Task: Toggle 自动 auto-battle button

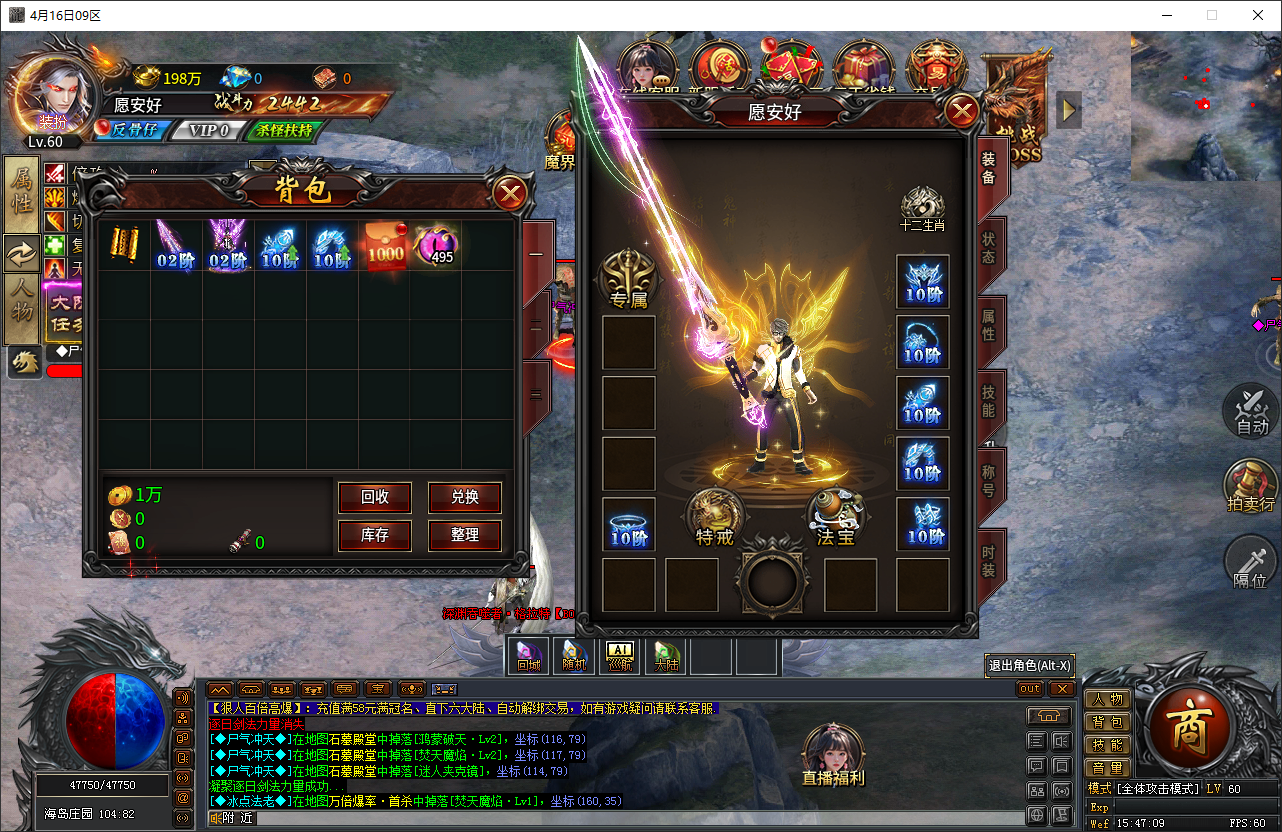Action: coord(1252,412)
